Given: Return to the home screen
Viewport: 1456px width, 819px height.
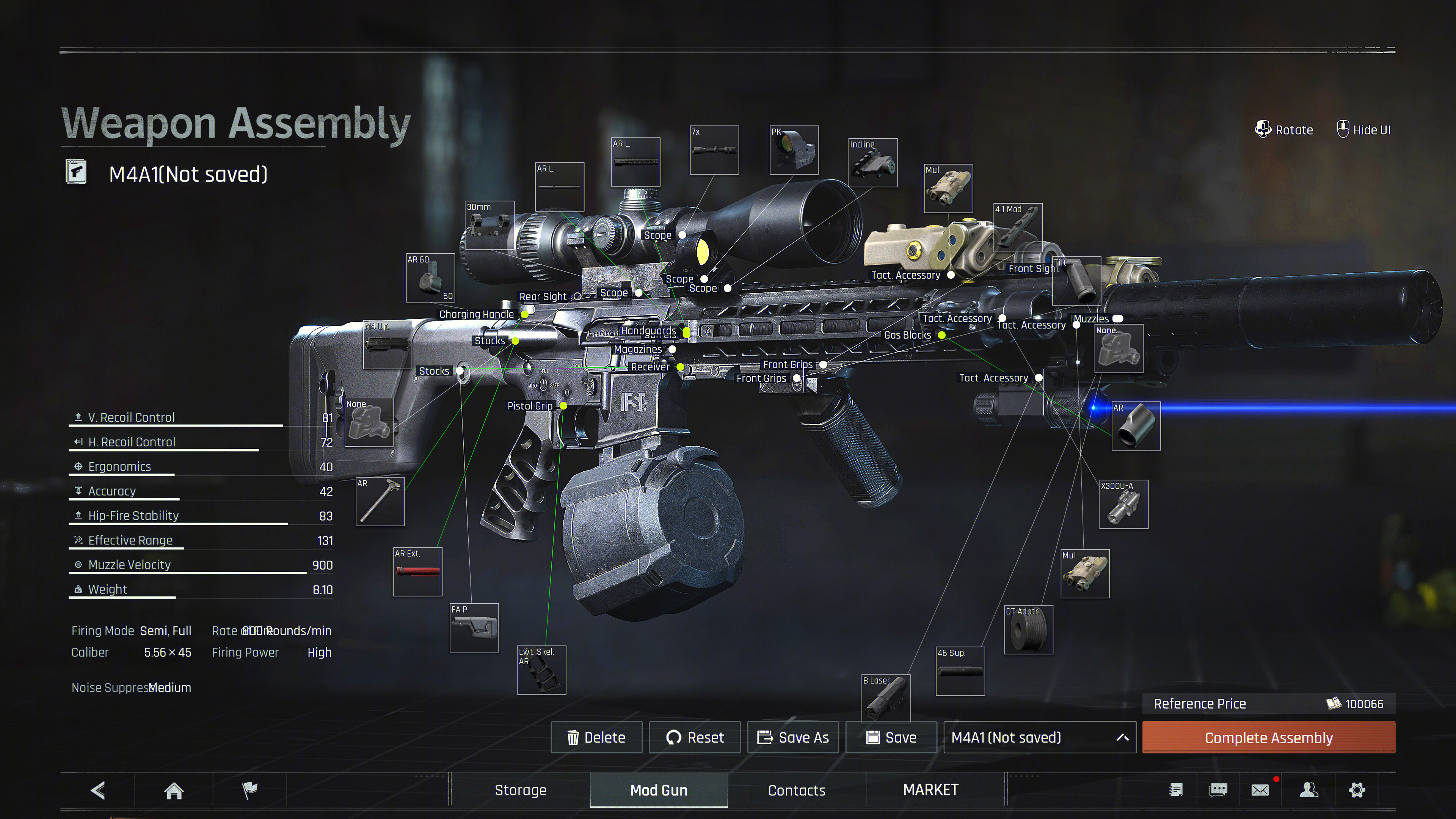Looking at the screenshot, I should [174, 790].
